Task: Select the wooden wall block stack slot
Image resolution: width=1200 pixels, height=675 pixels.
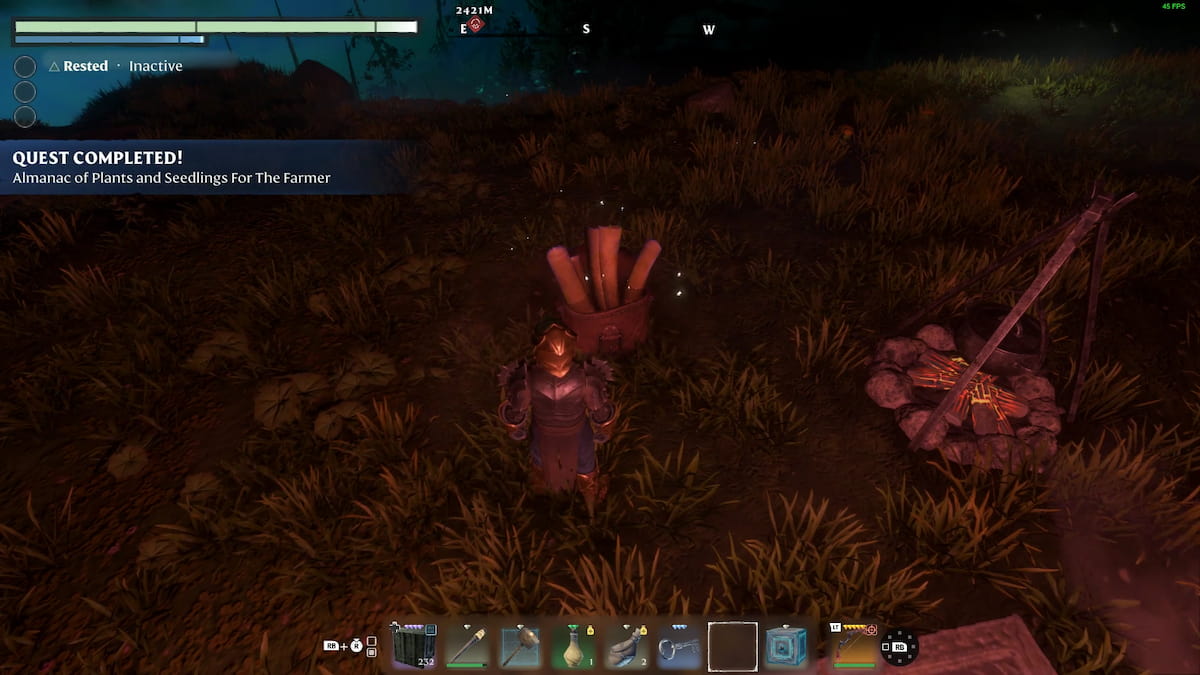Action: (415, 645)
